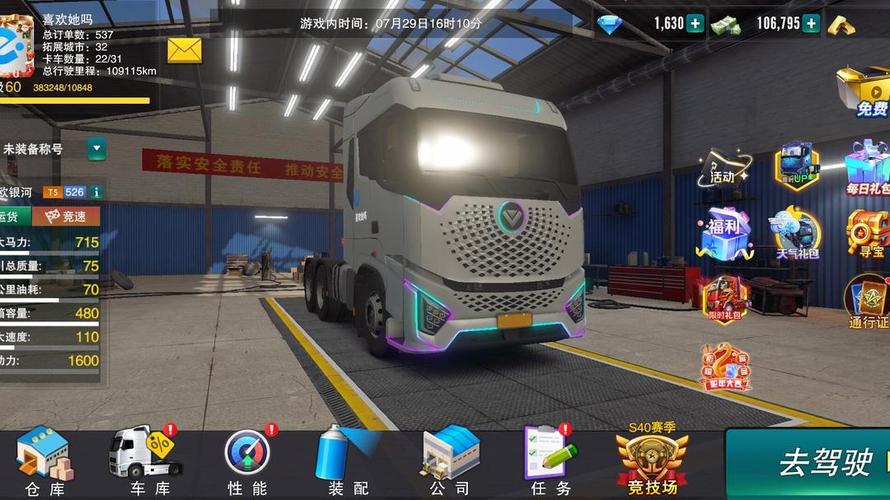Open the 限时礼包 limited-time pack
This screenshot has width=890, height=500.
coord(724,301)
